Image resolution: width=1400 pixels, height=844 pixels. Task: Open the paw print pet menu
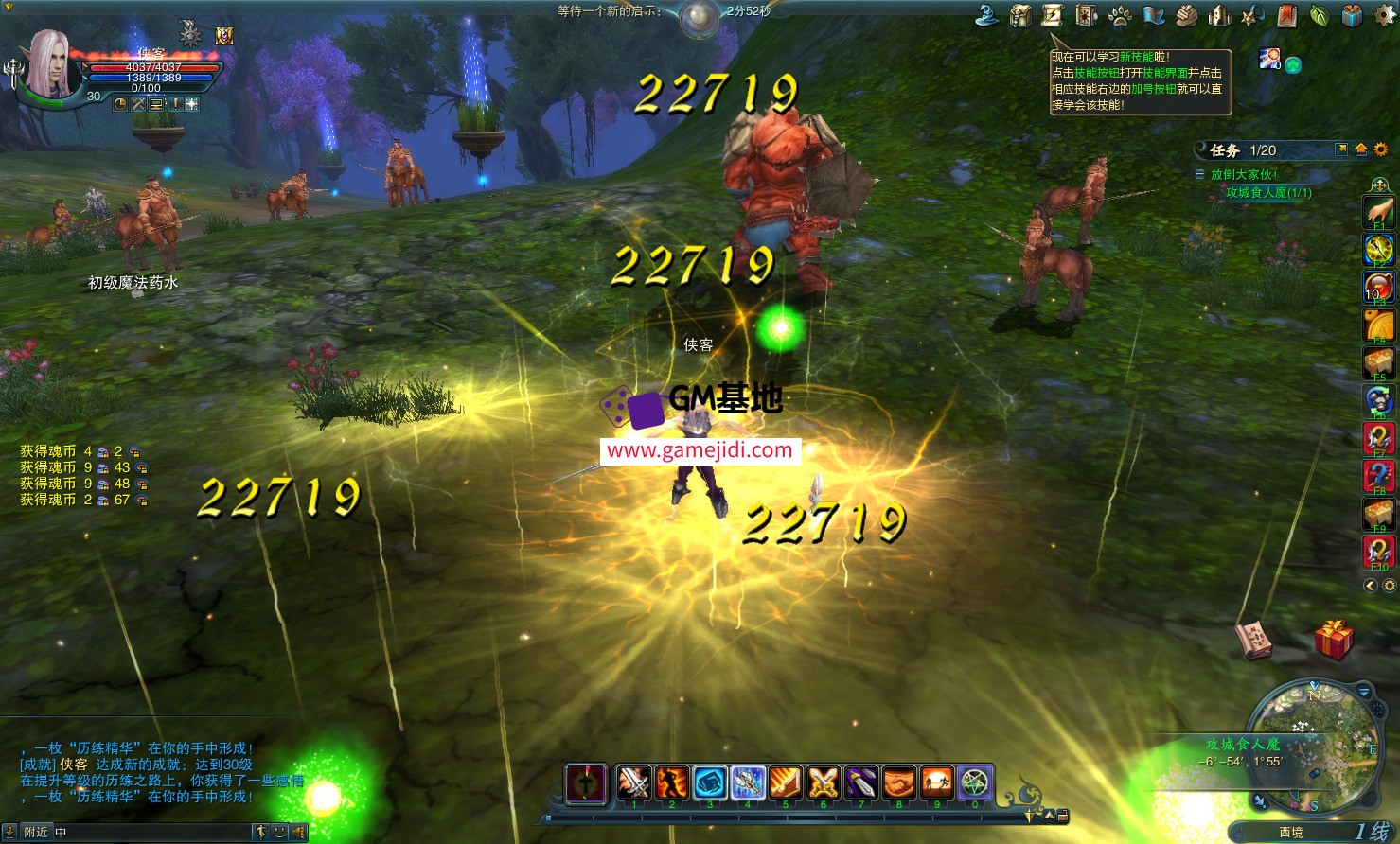[x=1120, y=15]
